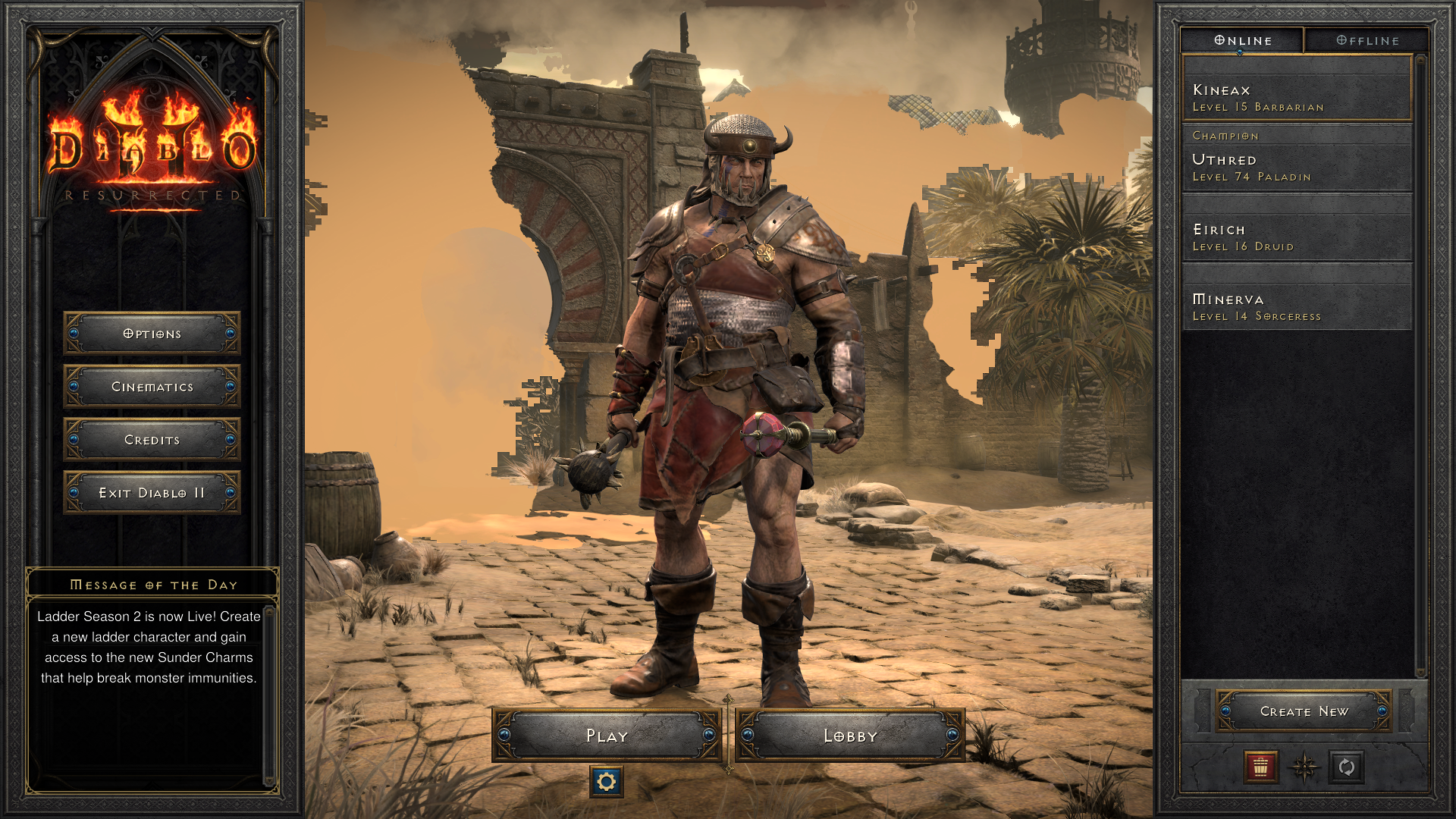Select Eirich the level 16 Druid
Viewport: 1456px width, 819px height.
click(x=1297, y=237)
